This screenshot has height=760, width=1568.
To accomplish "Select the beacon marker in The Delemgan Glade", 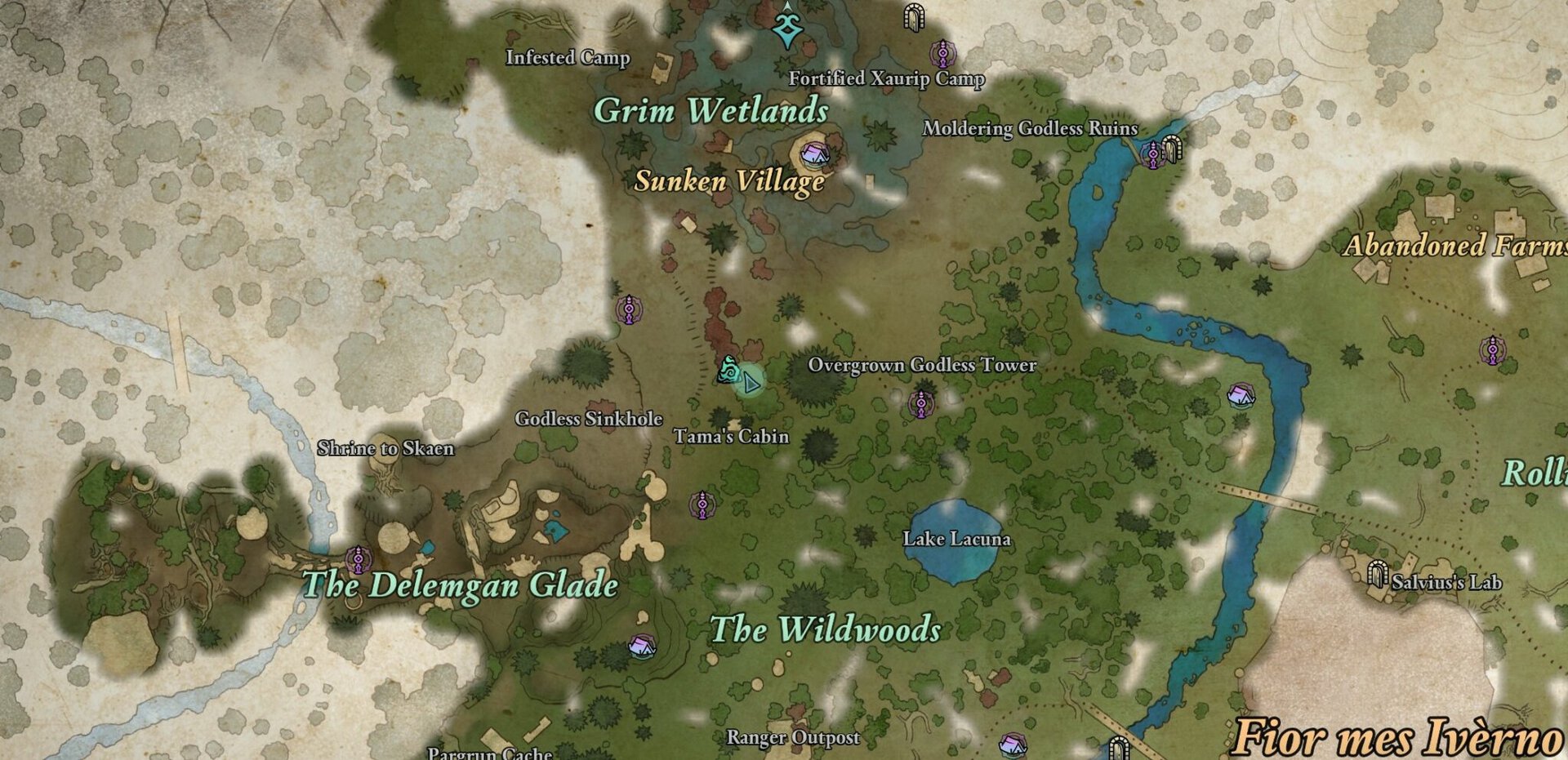I will (x=358, y=559).
